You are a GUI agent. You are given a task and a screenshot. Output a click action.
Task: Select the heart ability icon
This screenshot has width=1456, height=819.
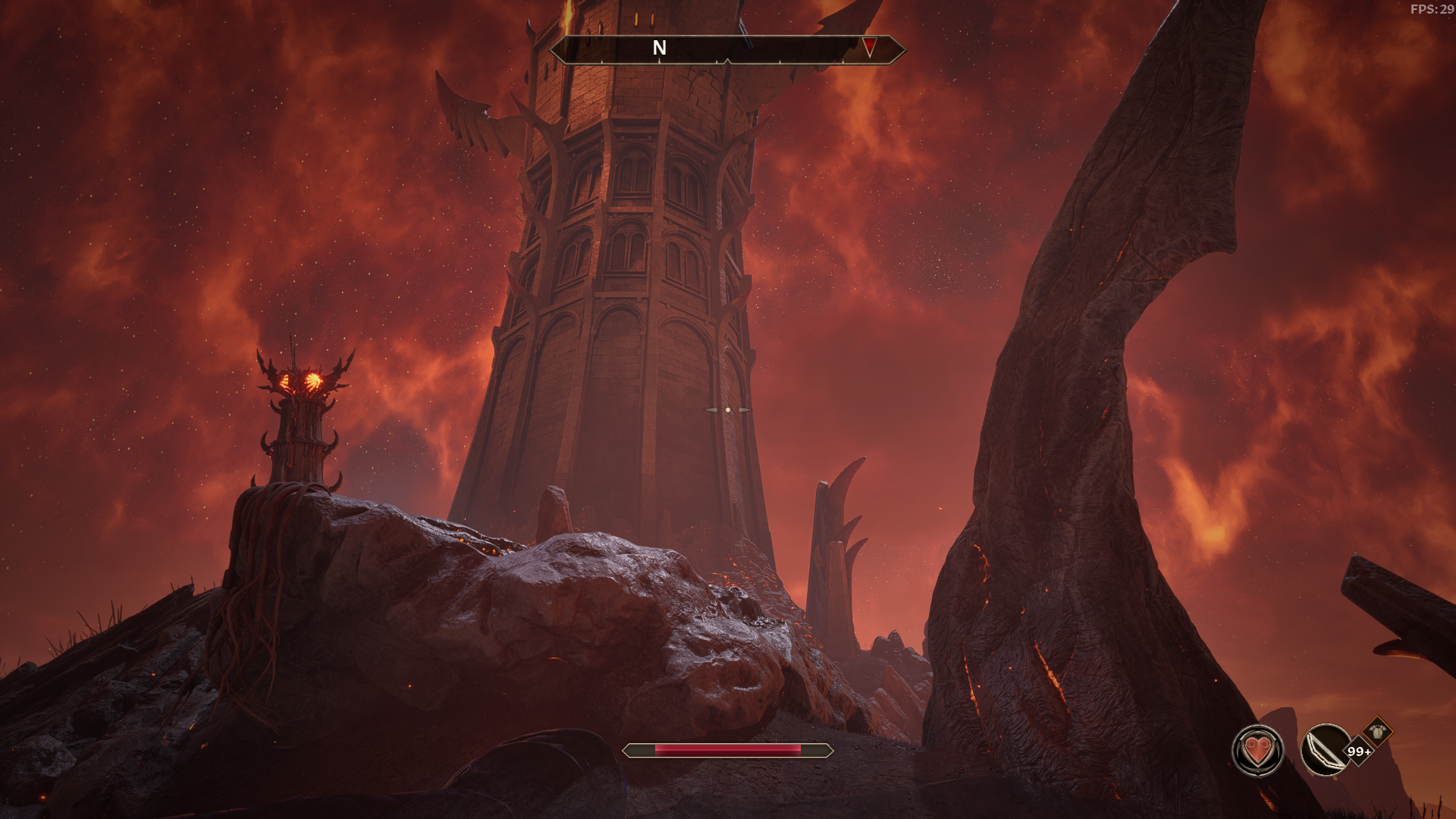pos(1257,751)
